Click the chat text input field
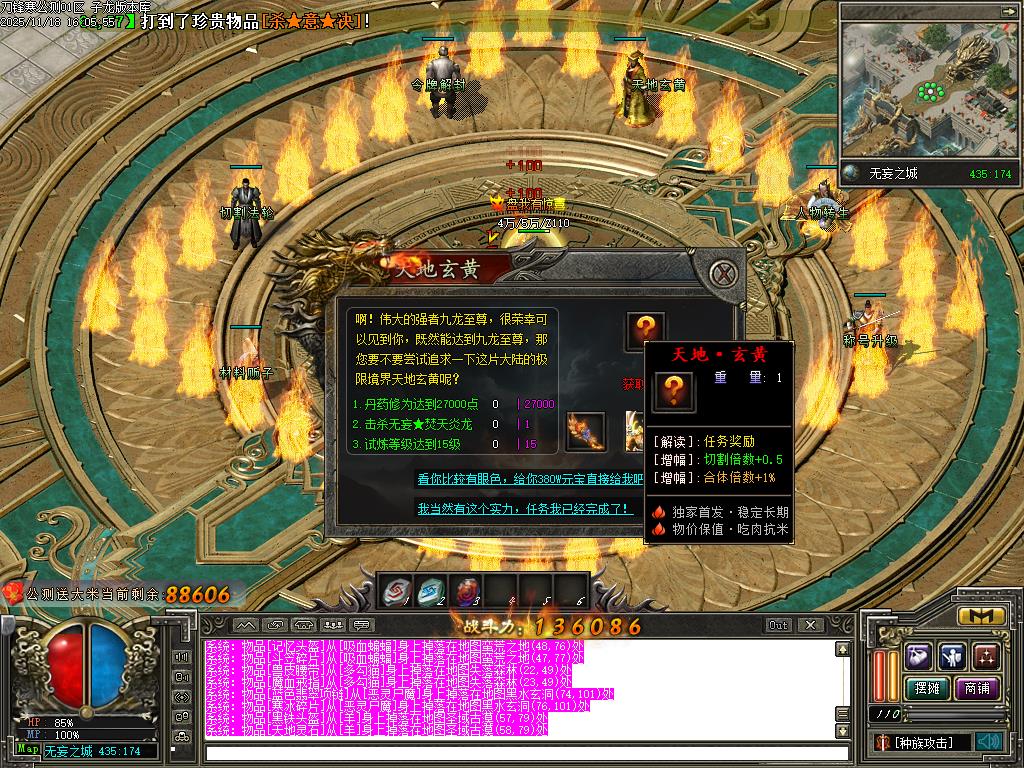1024x768 pixels. pos(520,752)
